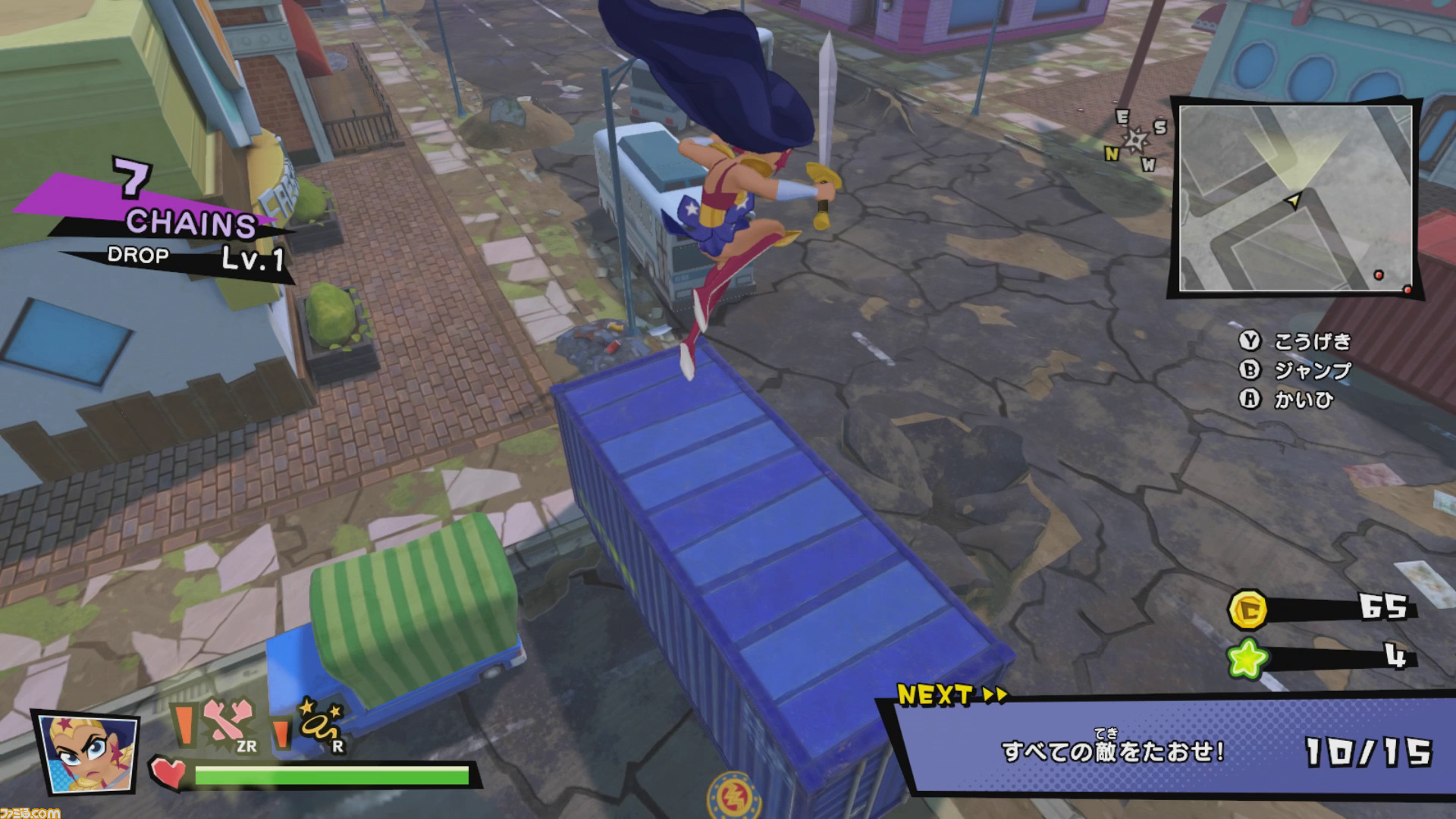Viewport: 1456px width, 819px height.
Task: Activate the crossed bracelets ability icon
Action: (225, 723)
